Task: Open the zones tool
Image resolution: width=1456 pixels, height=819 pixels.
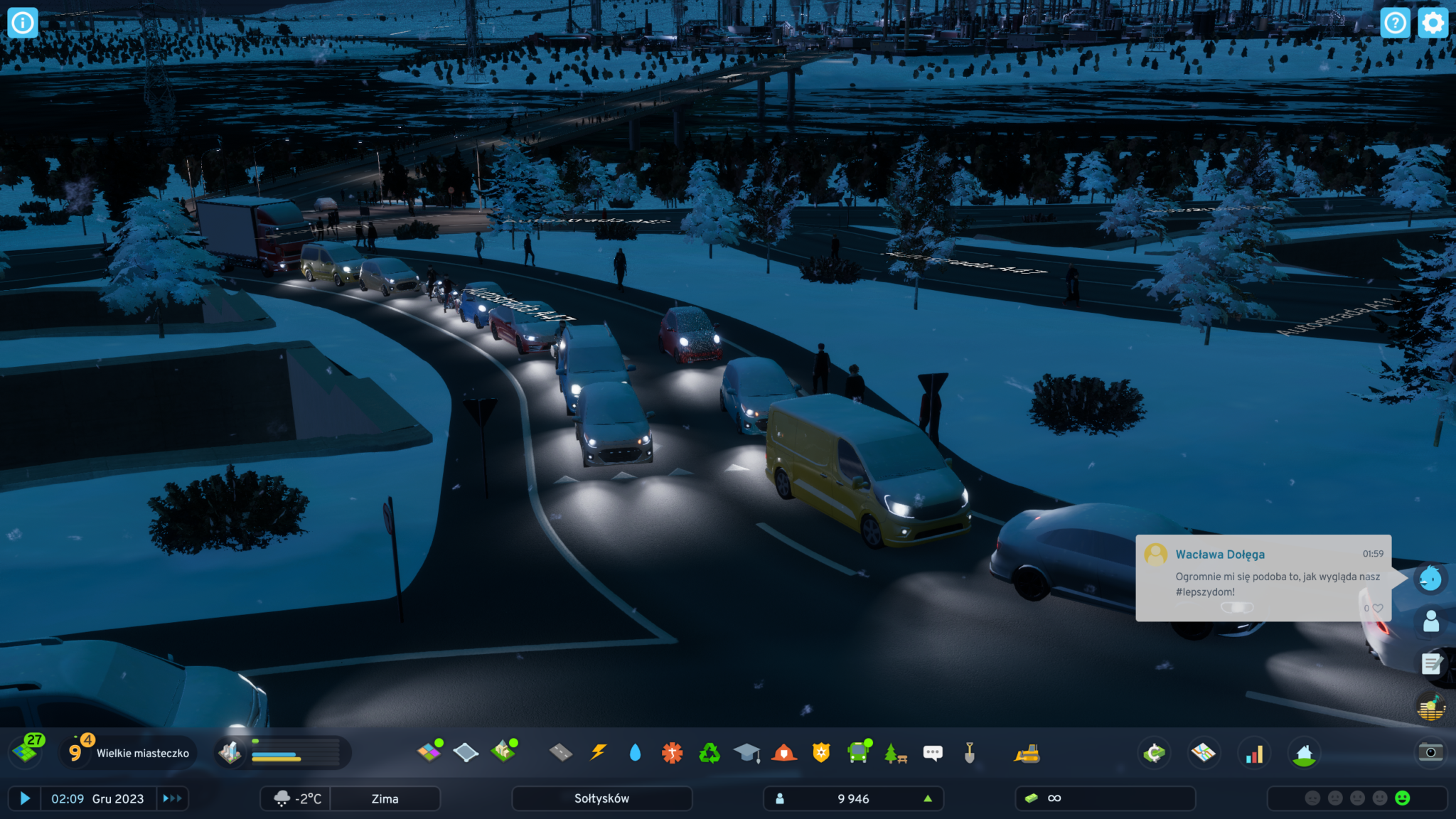Action: 429,752
